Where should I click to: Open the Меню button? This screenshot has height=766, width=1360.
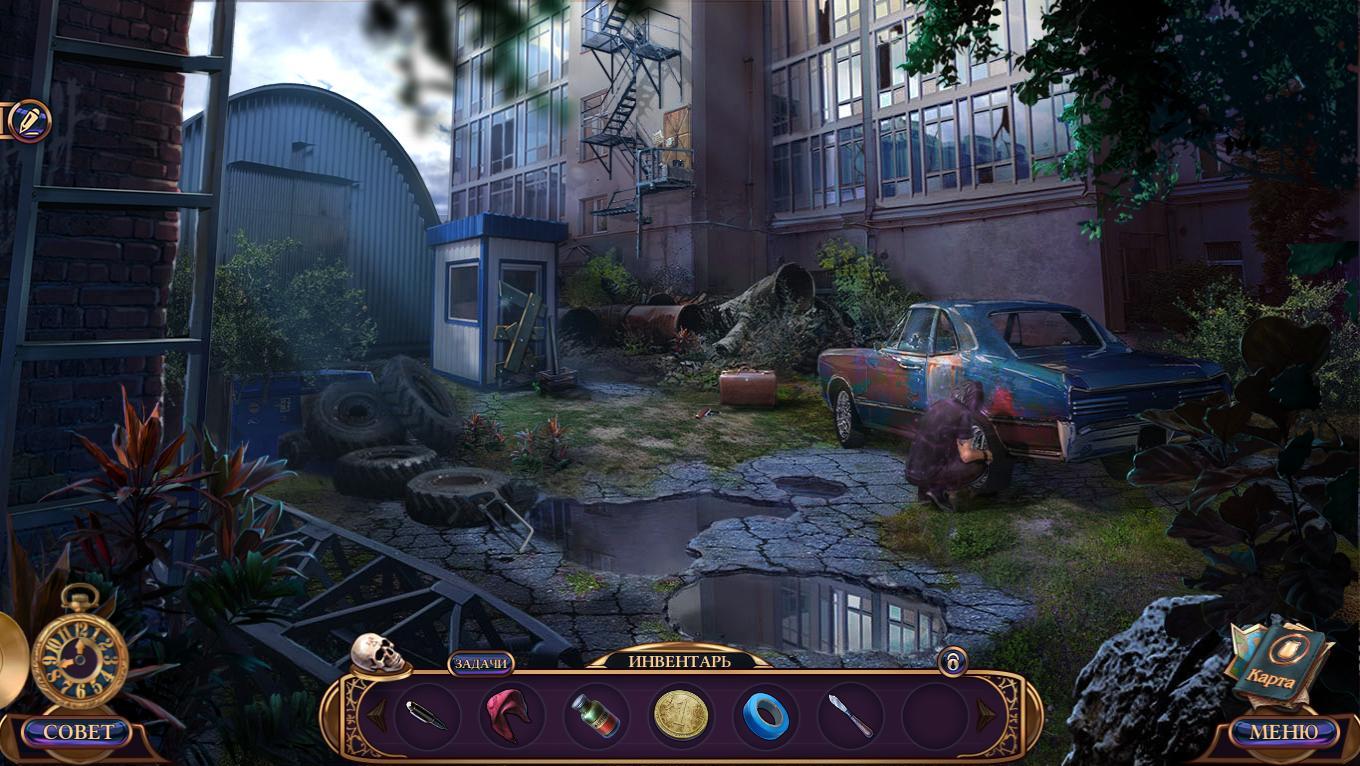1284,732
